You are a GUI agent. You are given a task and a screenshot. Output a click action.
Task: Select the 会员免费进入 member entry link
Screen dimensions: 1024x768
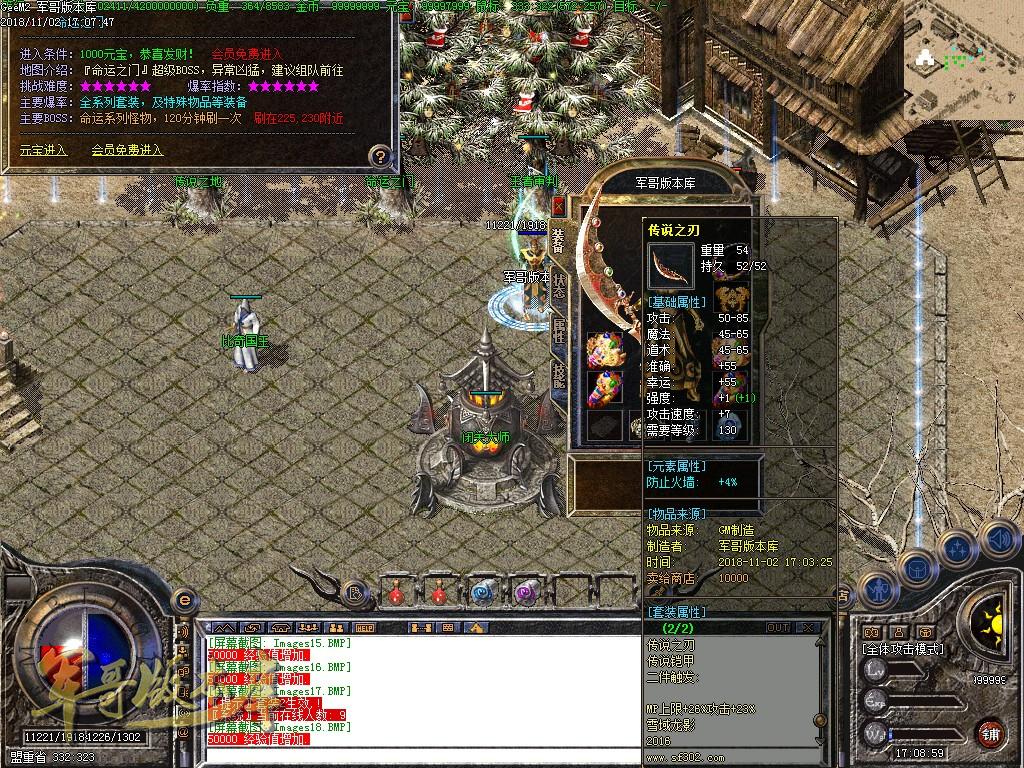127,150
